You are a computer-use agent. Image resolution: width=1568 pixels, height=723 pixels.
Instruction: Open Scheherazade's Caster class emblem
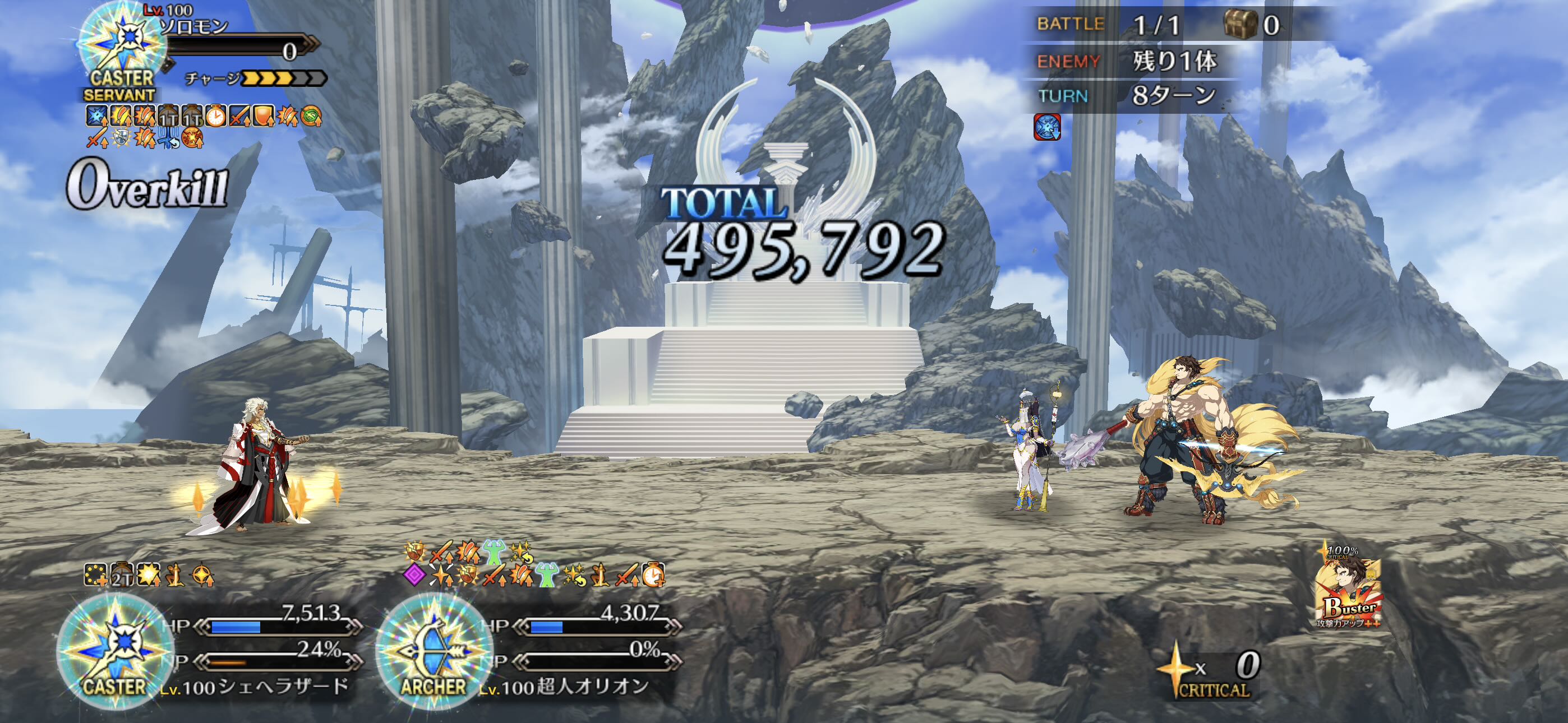coord(114,651)
